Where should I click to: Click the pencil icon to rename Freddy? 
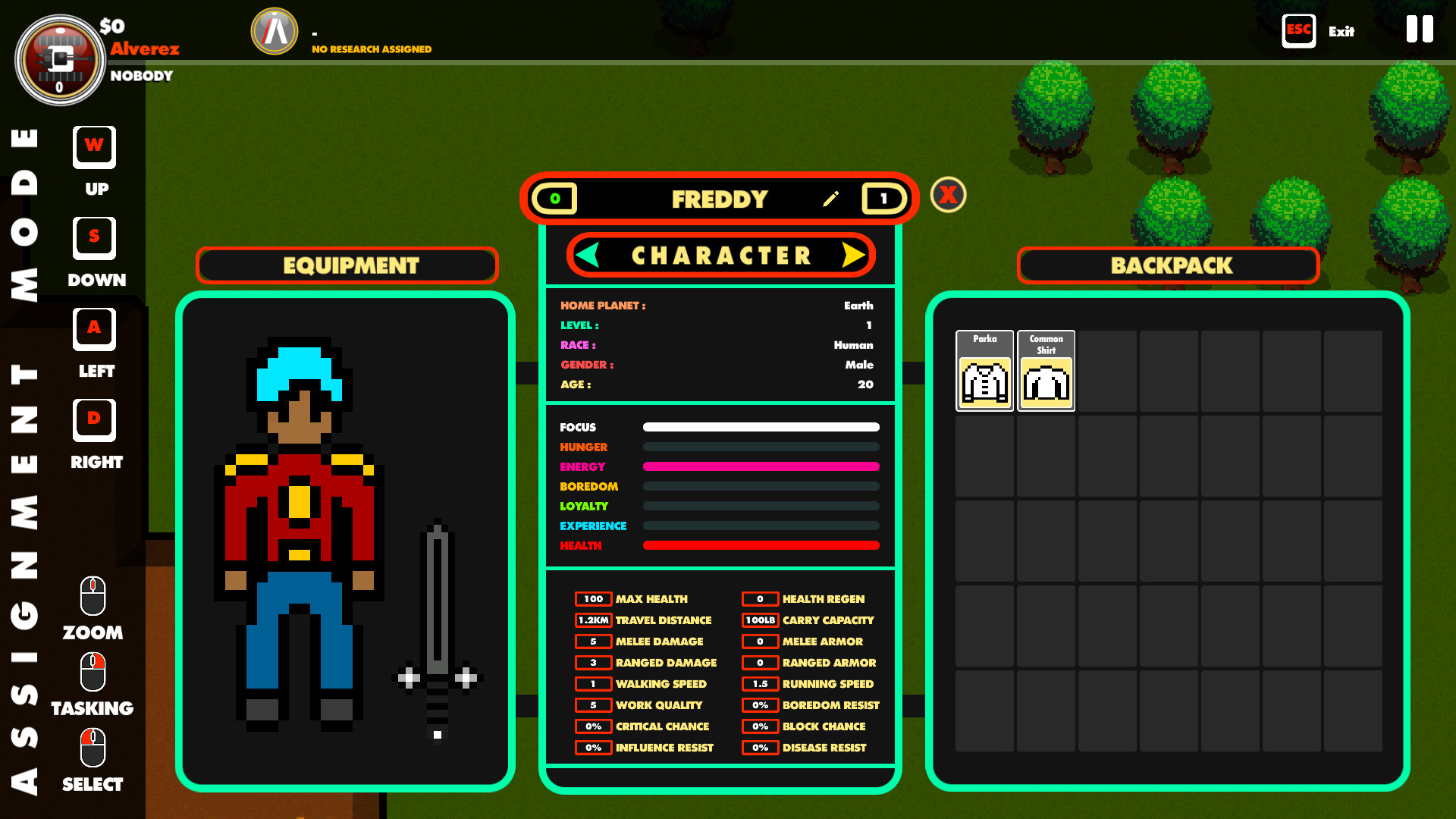tap(831, 199)
